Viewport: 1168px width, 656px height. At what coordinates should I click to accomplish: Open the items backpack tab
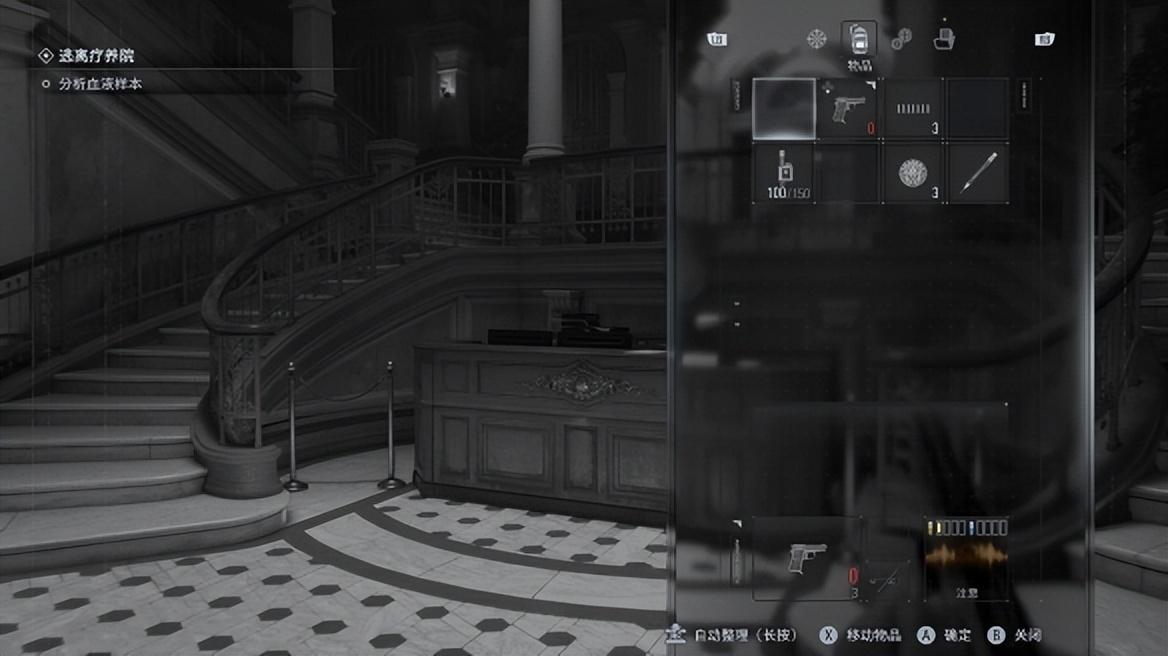[x=859, y=39]
